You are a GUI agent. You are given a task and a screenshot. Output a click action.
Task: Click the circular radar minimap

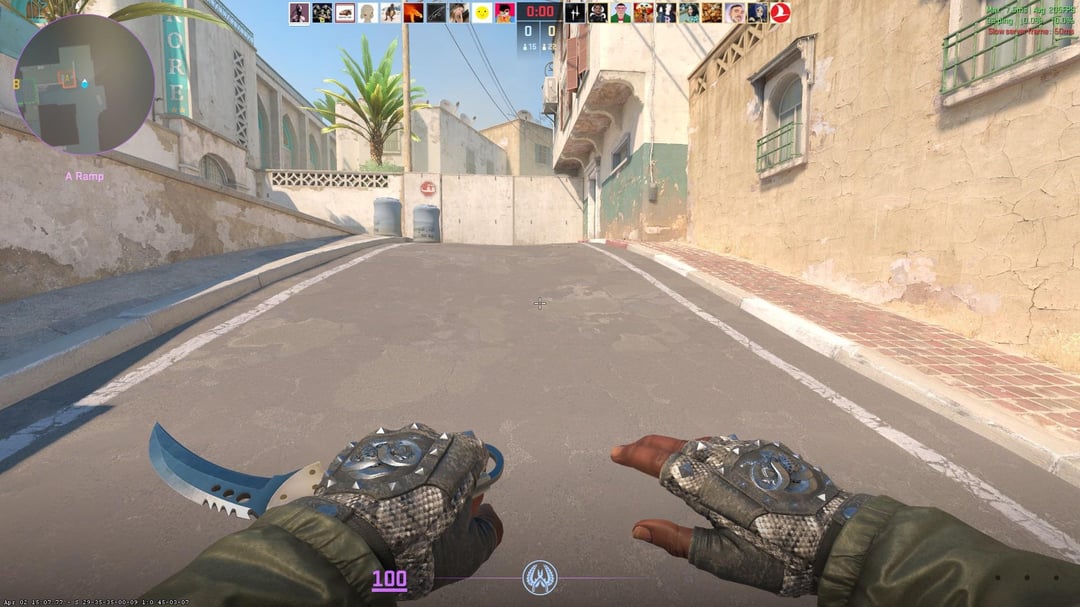[84, 84]
